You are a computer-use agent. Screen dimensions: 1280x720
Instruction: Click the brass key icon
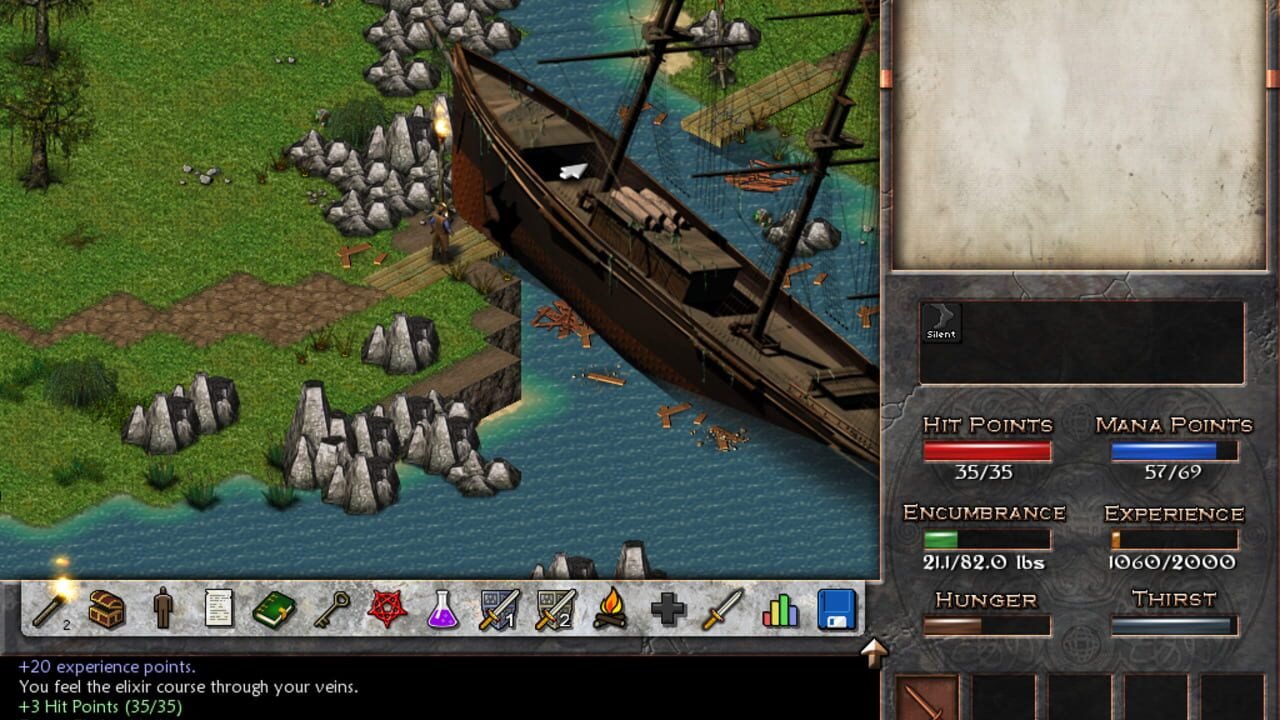click(x=332, y=608)
